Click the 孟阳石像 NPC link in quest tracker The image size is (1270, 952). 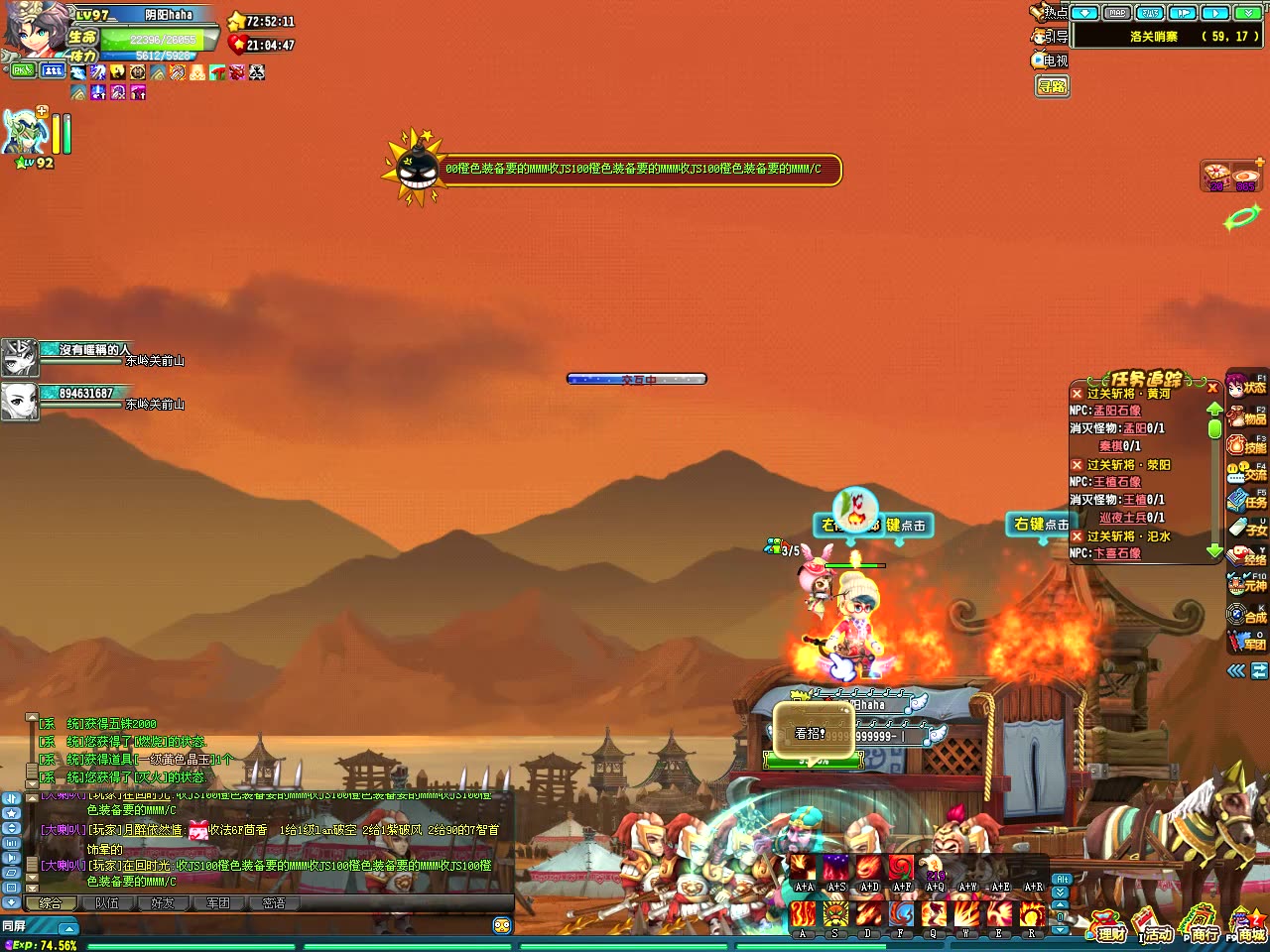pyautogui.click(x=1117, y=411)
